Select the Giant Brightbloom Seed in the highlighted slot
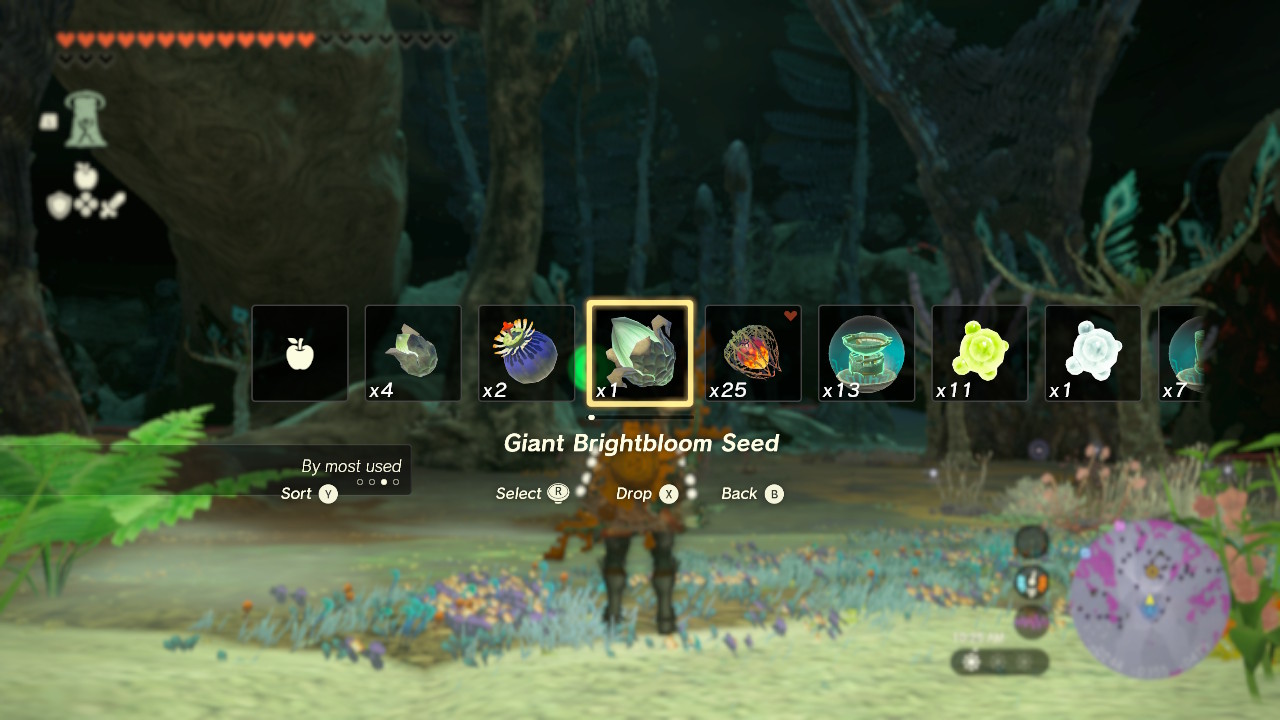The image size is (1280, 720). click(640, 352)
